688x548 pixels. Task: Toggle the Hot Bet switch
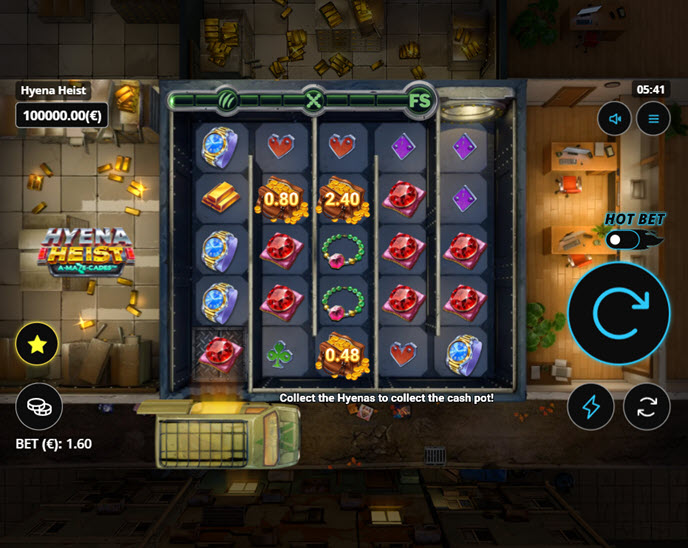click(624, 240)
